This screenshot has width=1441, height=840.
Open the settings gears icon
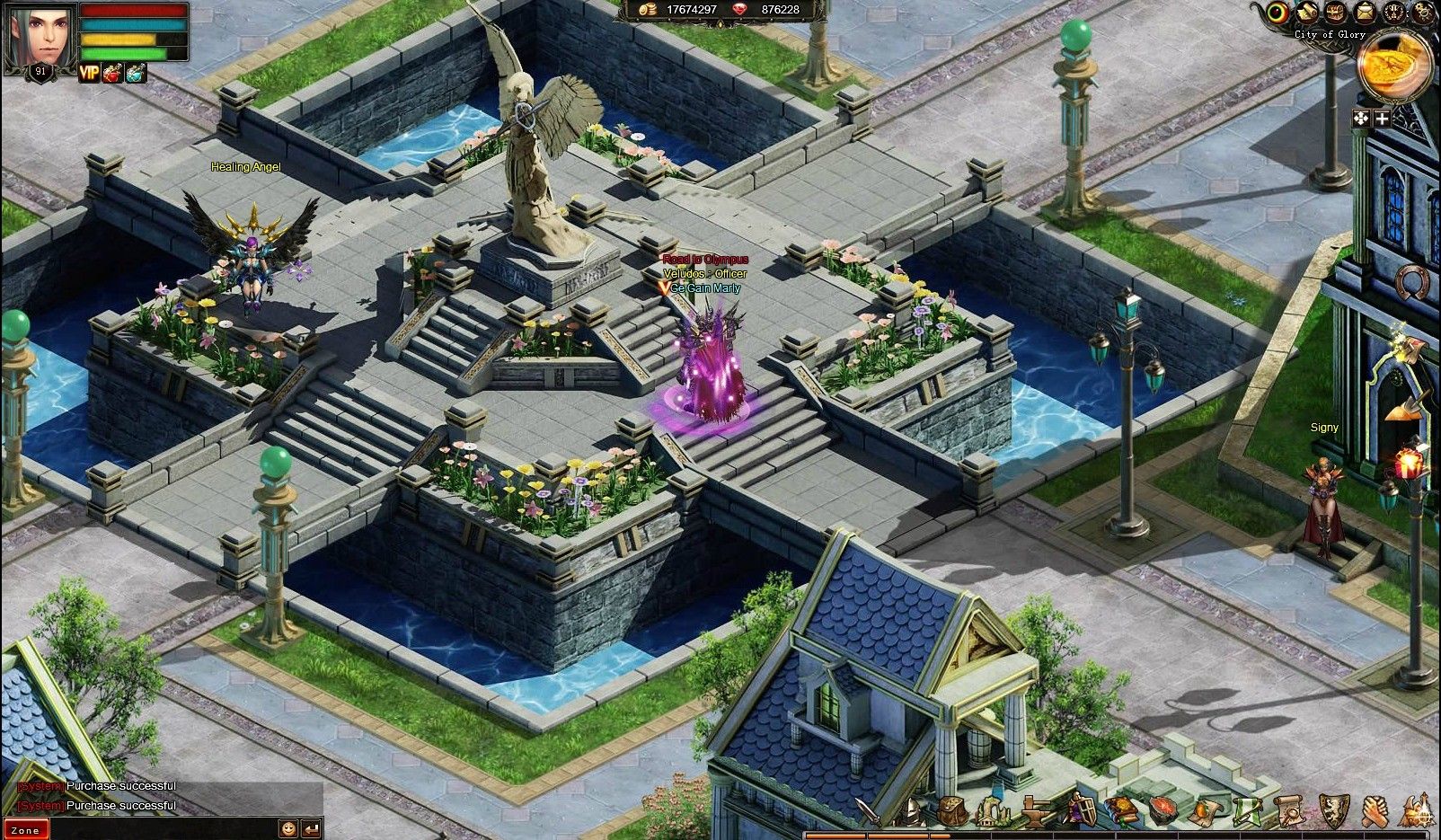(1422, 13)
